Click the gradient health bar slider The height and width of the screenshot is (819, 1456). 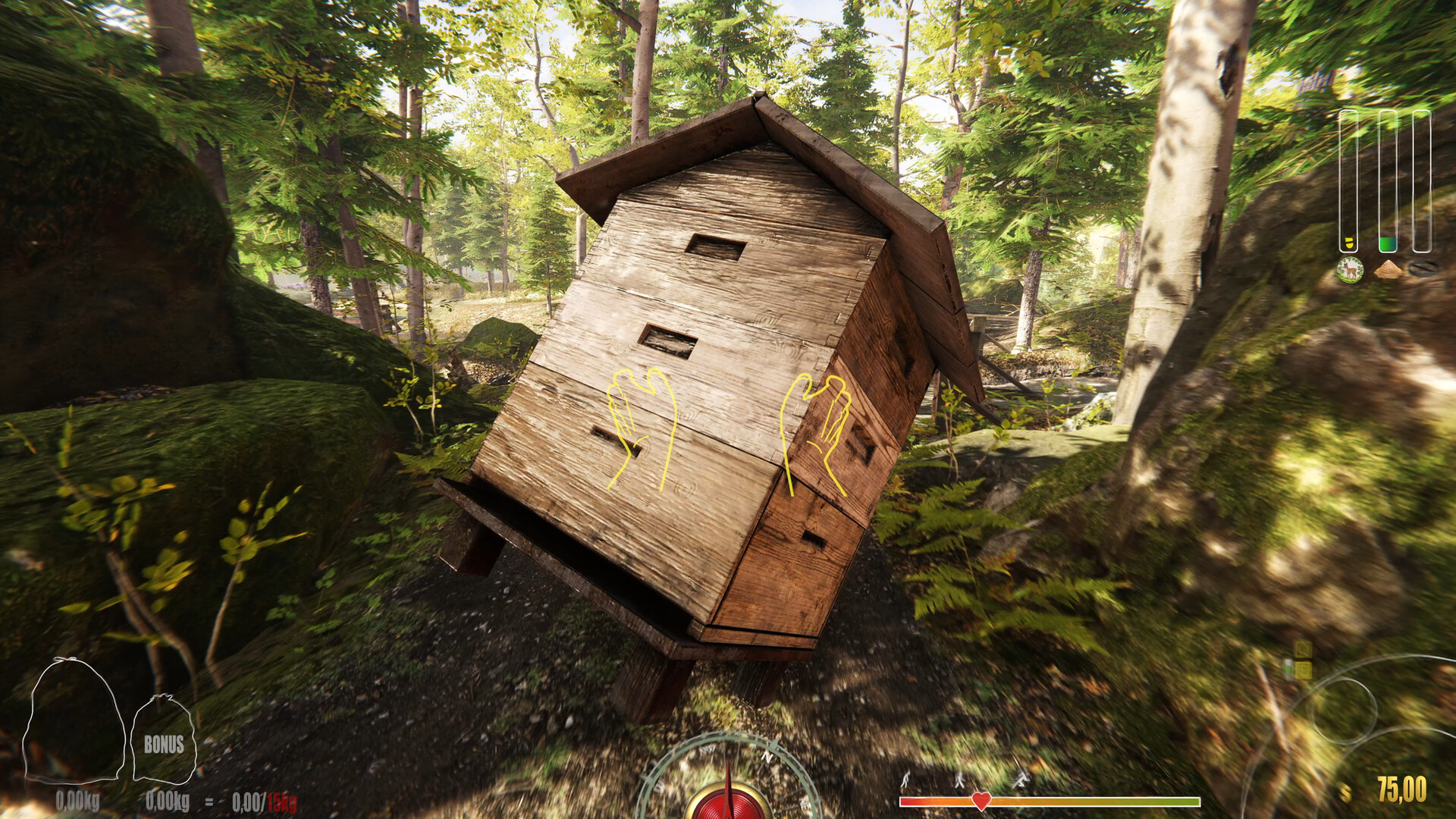(1100, 800)
